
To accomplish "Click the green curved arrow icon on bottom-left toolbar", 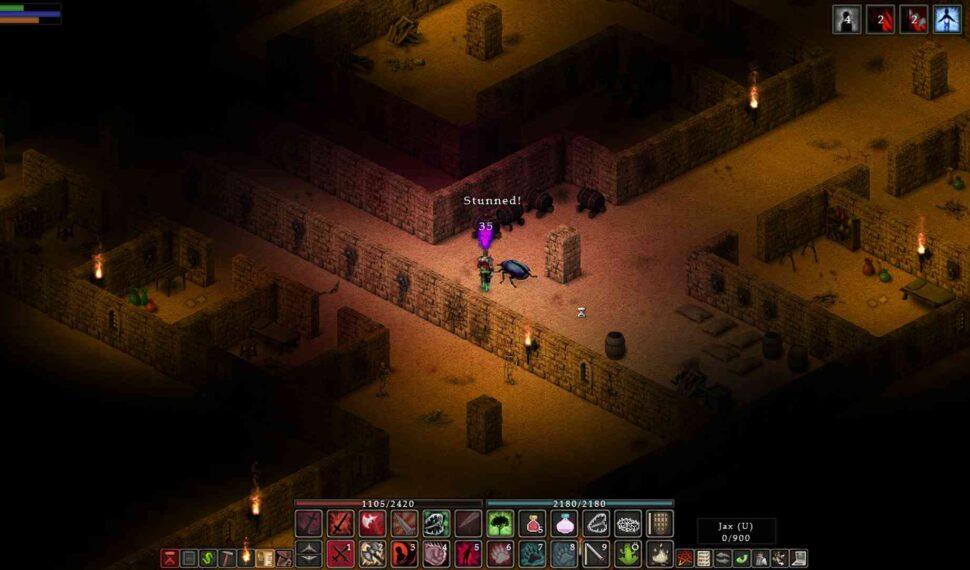I will [208, 558].
